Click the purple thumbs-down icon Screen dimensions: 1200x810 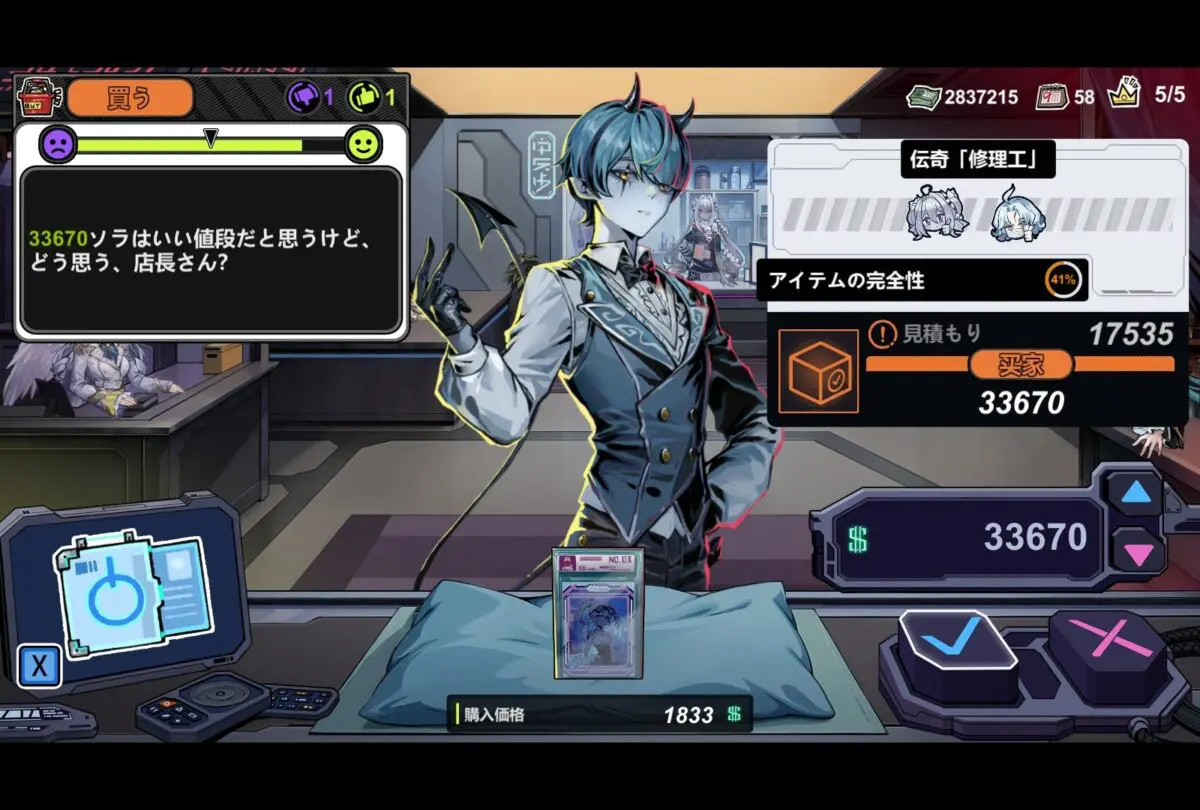tap(304, 97)
